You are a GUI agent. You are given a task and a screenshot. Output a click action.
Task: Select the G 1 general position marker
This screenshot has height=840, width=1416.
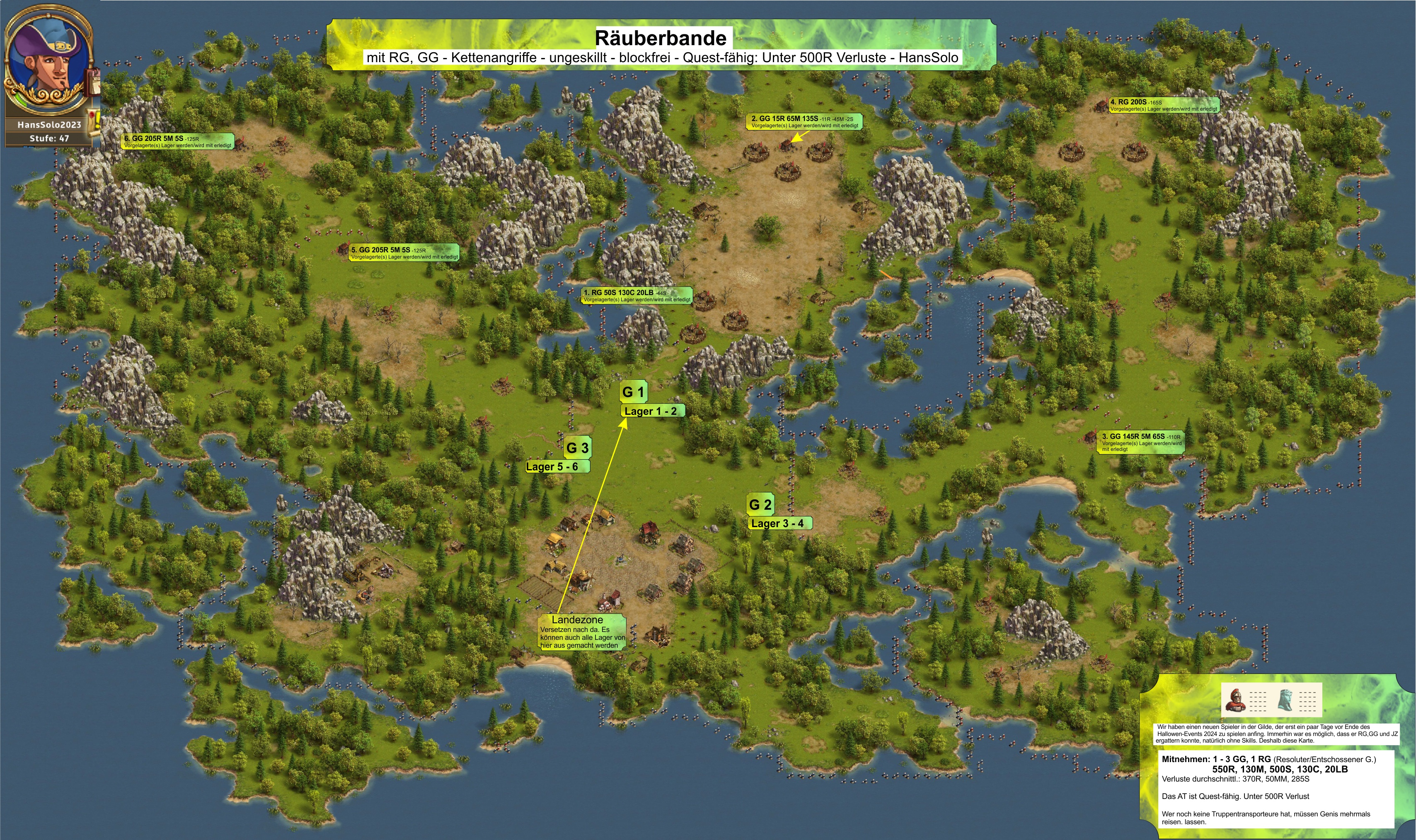(x=633, y=392)
